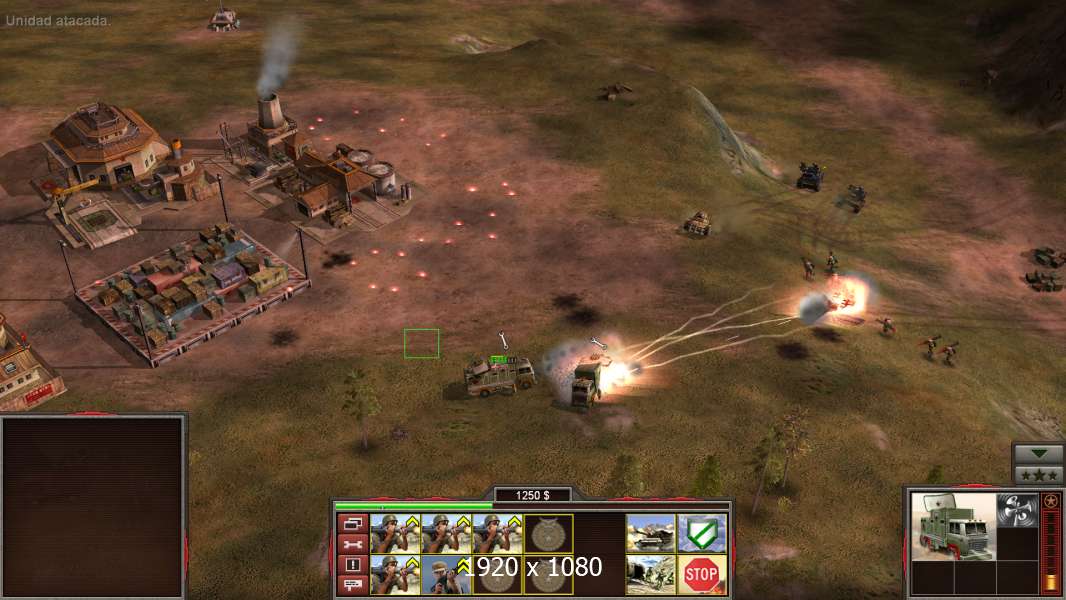1066x600 pixels.
Task: Click the overlapping windows sidebar button
Action: click(x=352, y=523)
